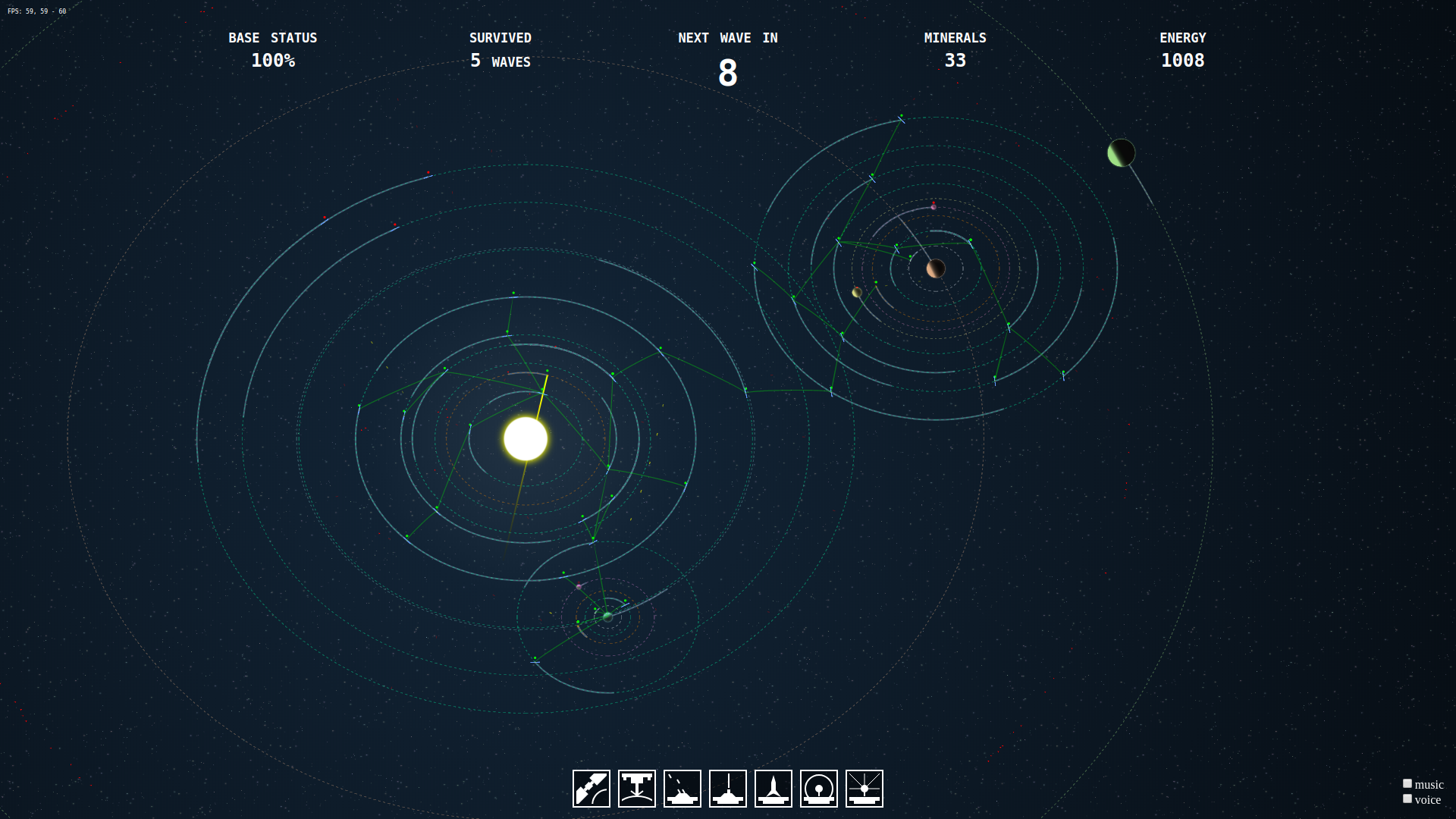Screen dimensions: 1456x819
Task: Choose the rocket on launch pad icon
Action: (773, 789)
